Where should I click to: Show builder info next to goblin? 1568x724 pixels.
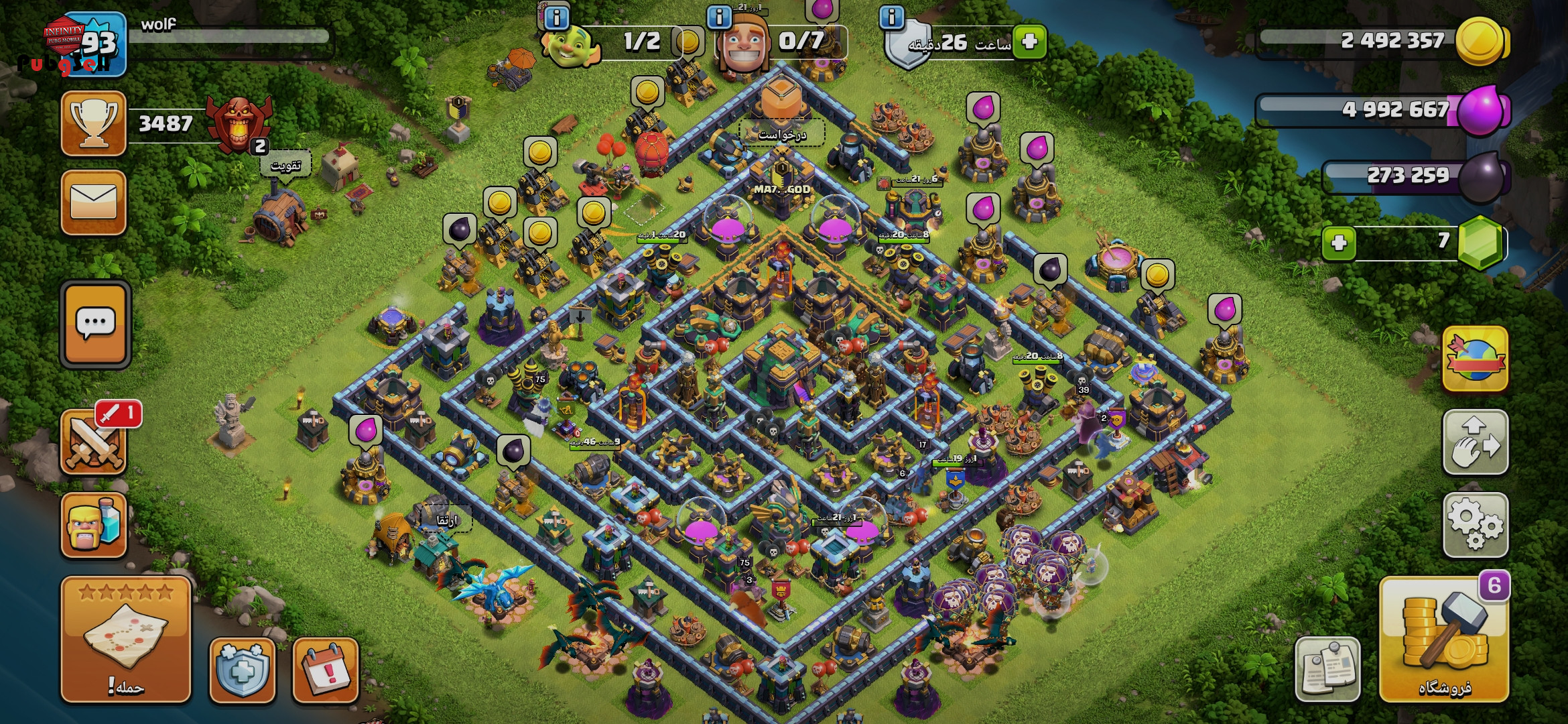556,18
